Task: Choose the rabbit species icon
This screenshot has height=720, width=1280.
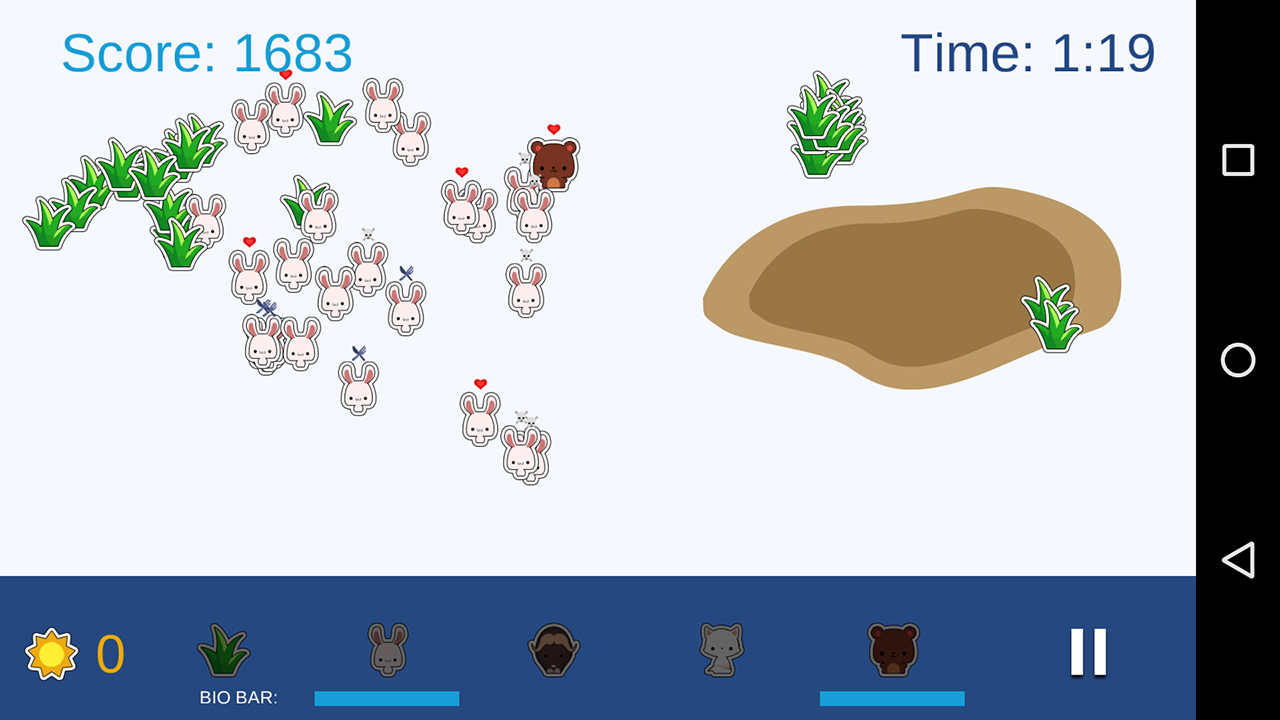Action: click(x=387, y=650)
